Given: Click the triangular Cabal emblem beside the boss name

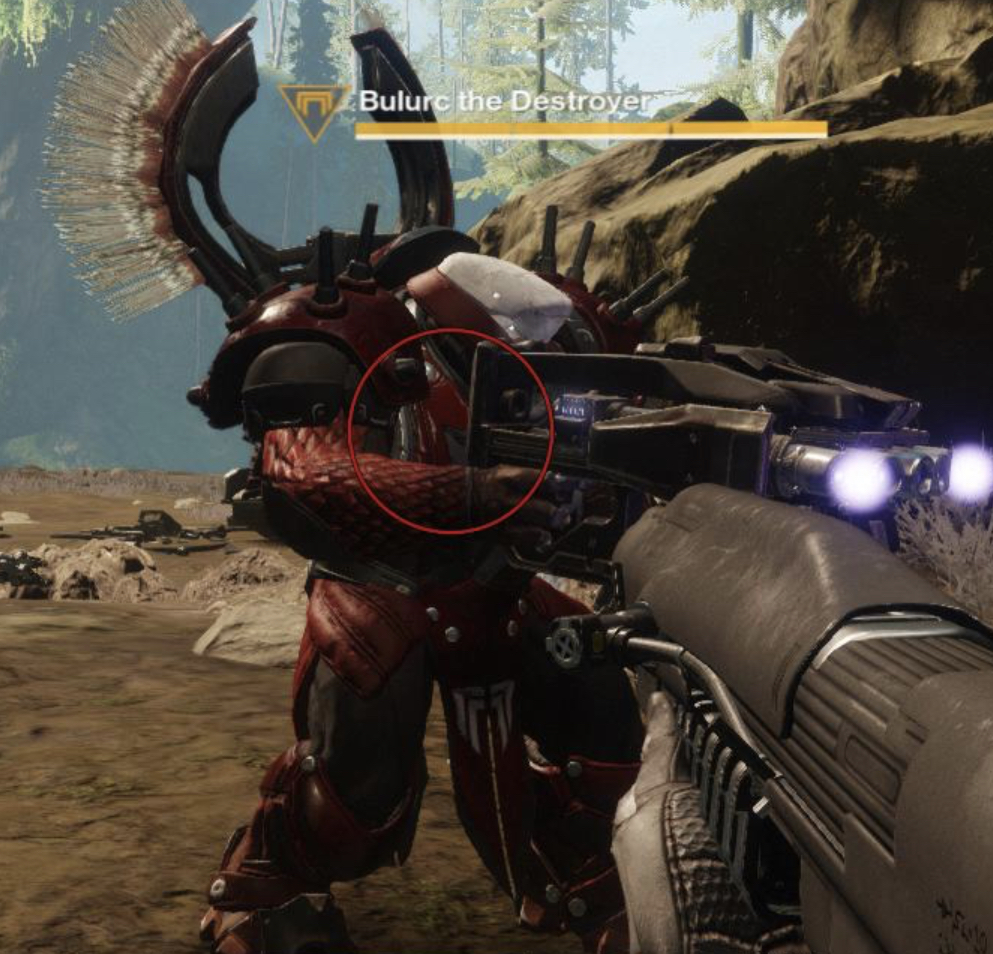Looking at the screenshot, I should [x=314, y=108].
